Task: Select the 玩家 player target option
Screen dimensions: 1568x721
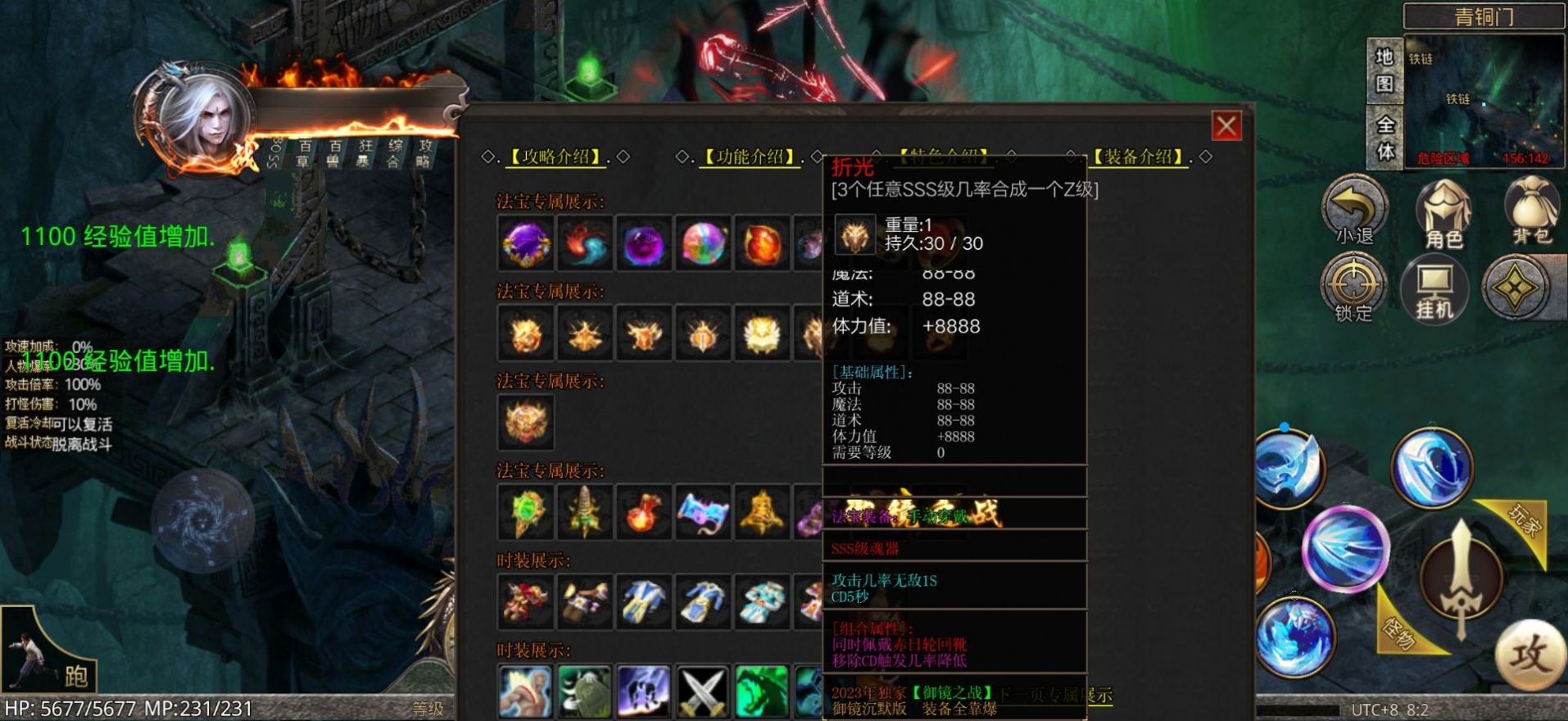Action: (1523, 522)
